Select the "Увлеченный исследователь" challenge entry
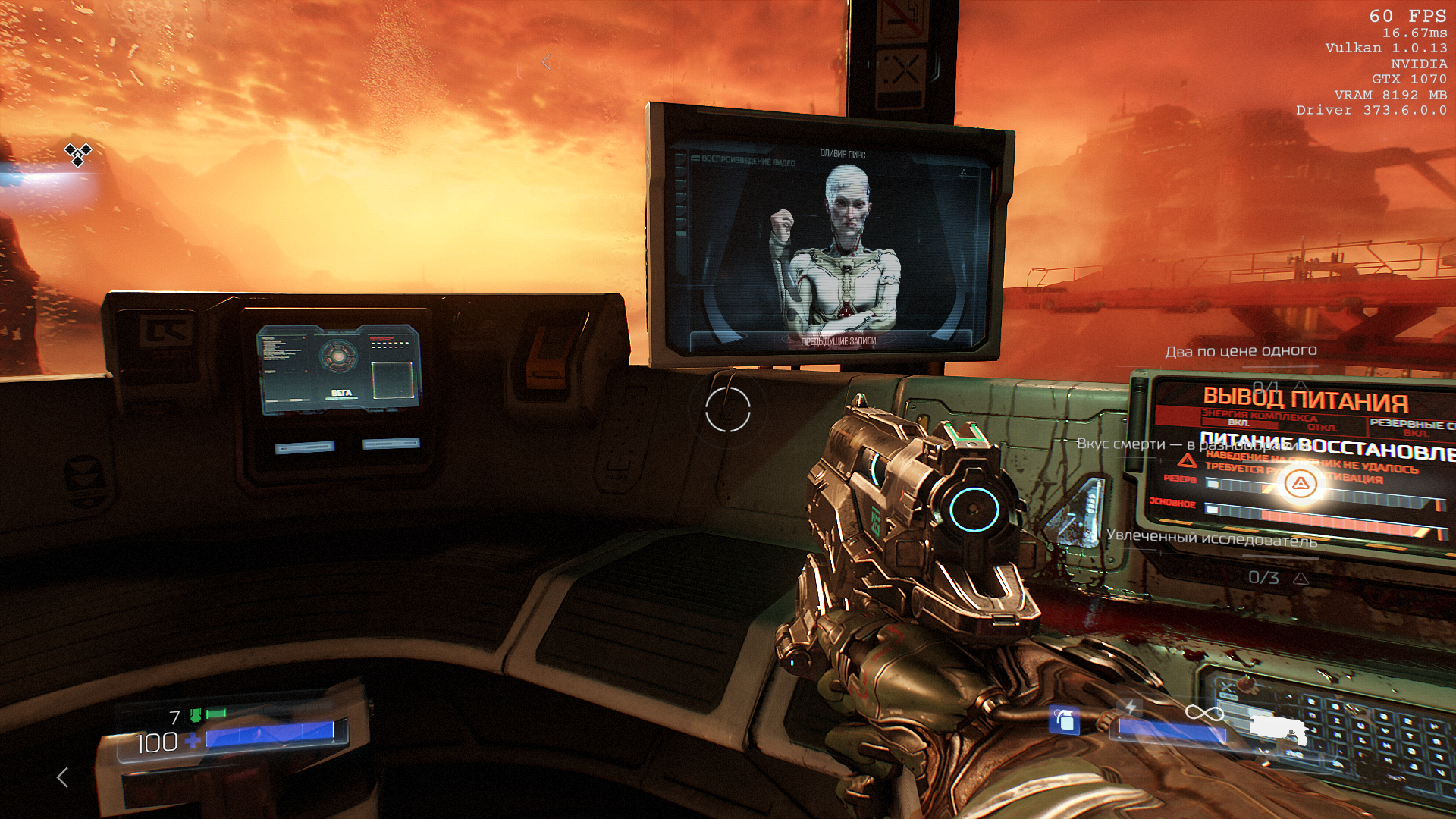Screen dimensions: 1456x819 click(1211, 538)
